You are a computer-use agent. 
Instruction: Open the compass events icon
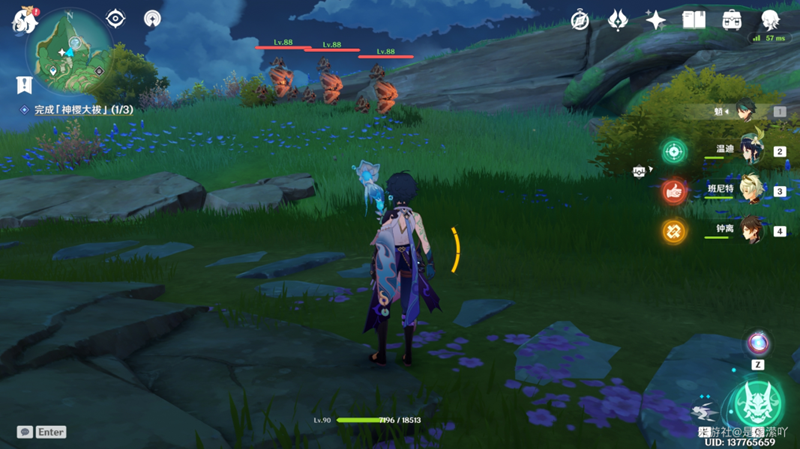click(x=581, y=19)
